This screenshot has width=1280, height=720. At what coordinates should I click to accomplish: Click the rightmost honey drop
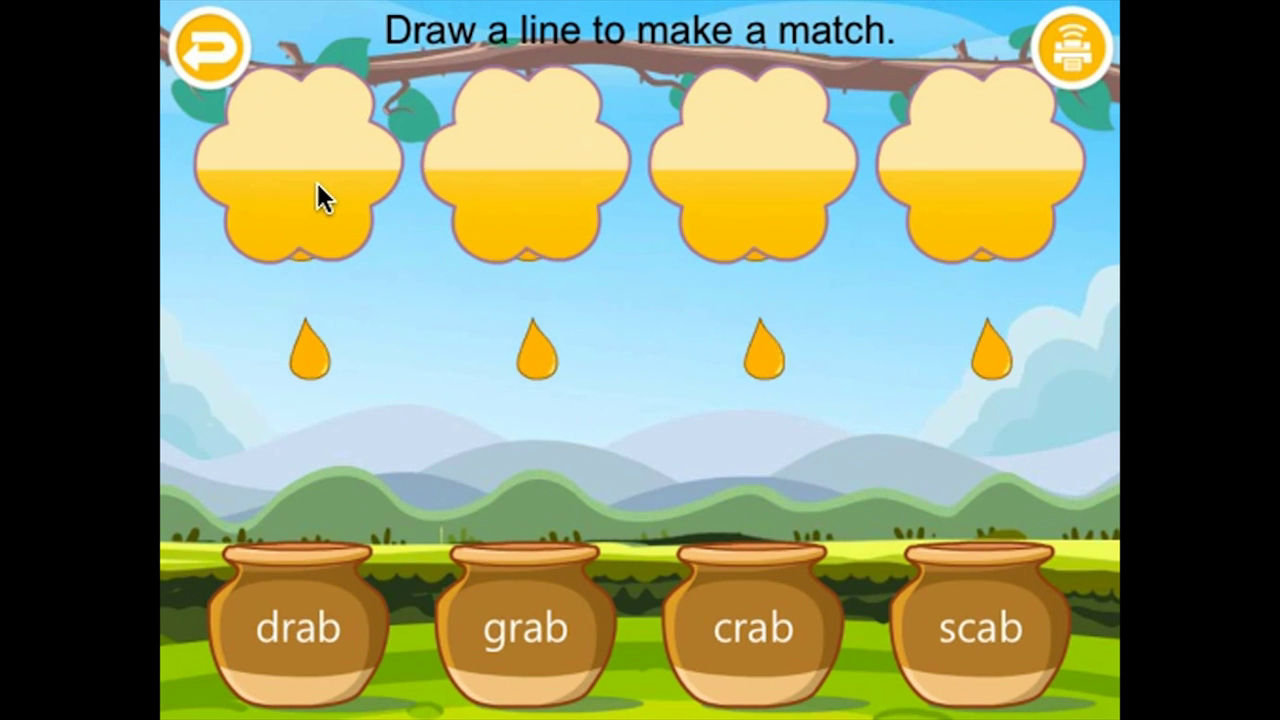click(989, 350)
